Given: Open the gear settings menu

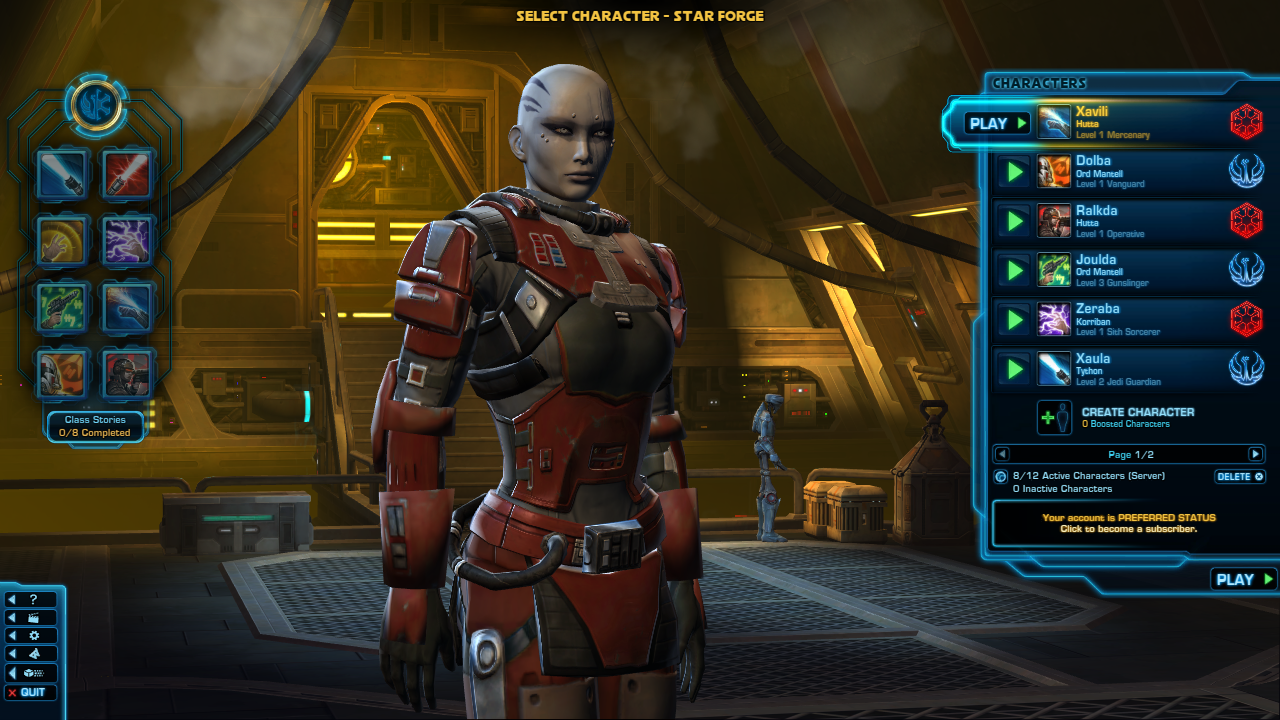Looking at the screenshot, I should click(x=32, y=636).
